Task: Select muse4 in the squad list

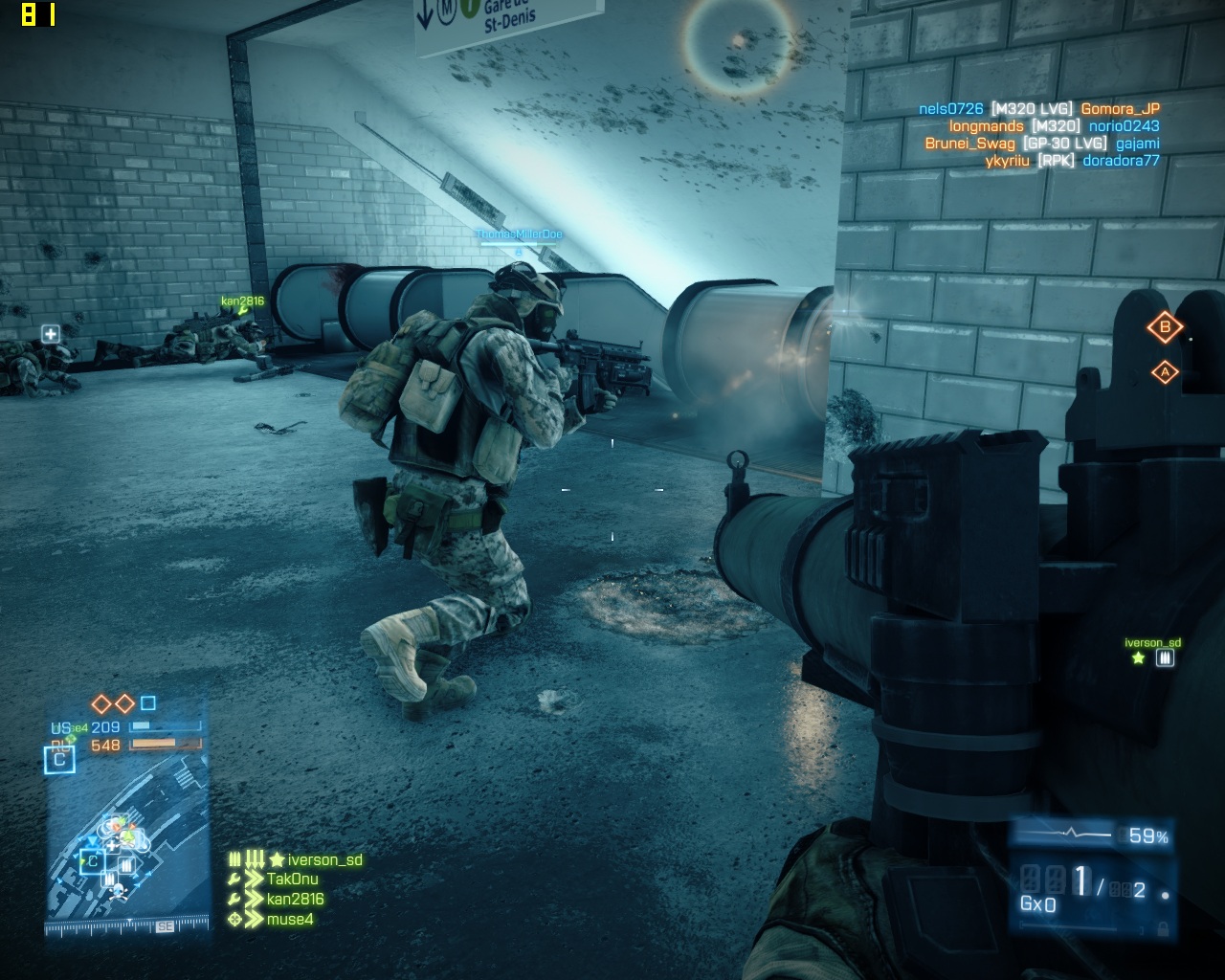Action: tap(289, 919)
